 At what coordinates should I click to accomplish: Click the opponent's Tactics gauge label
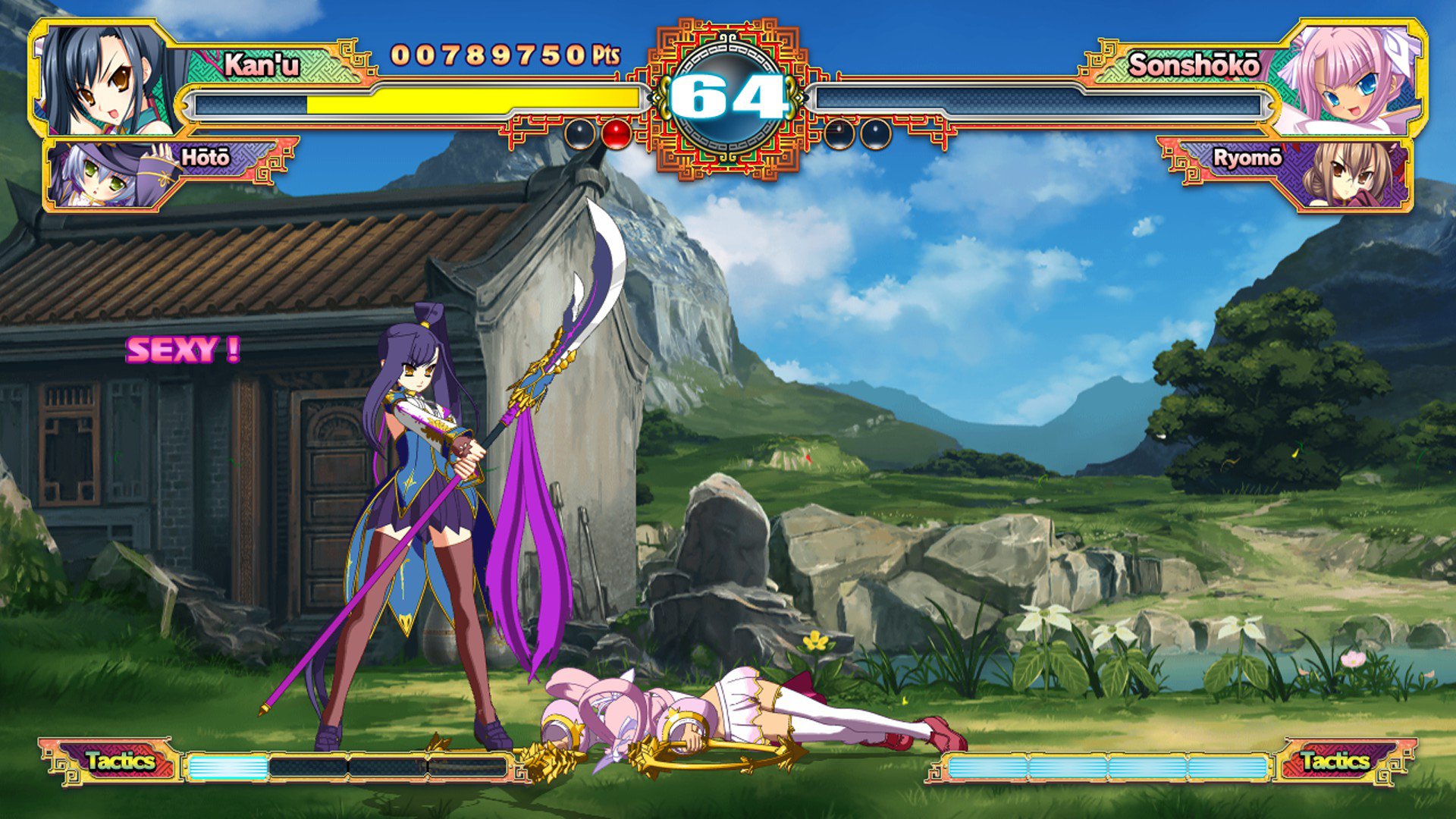point(1335,761)
